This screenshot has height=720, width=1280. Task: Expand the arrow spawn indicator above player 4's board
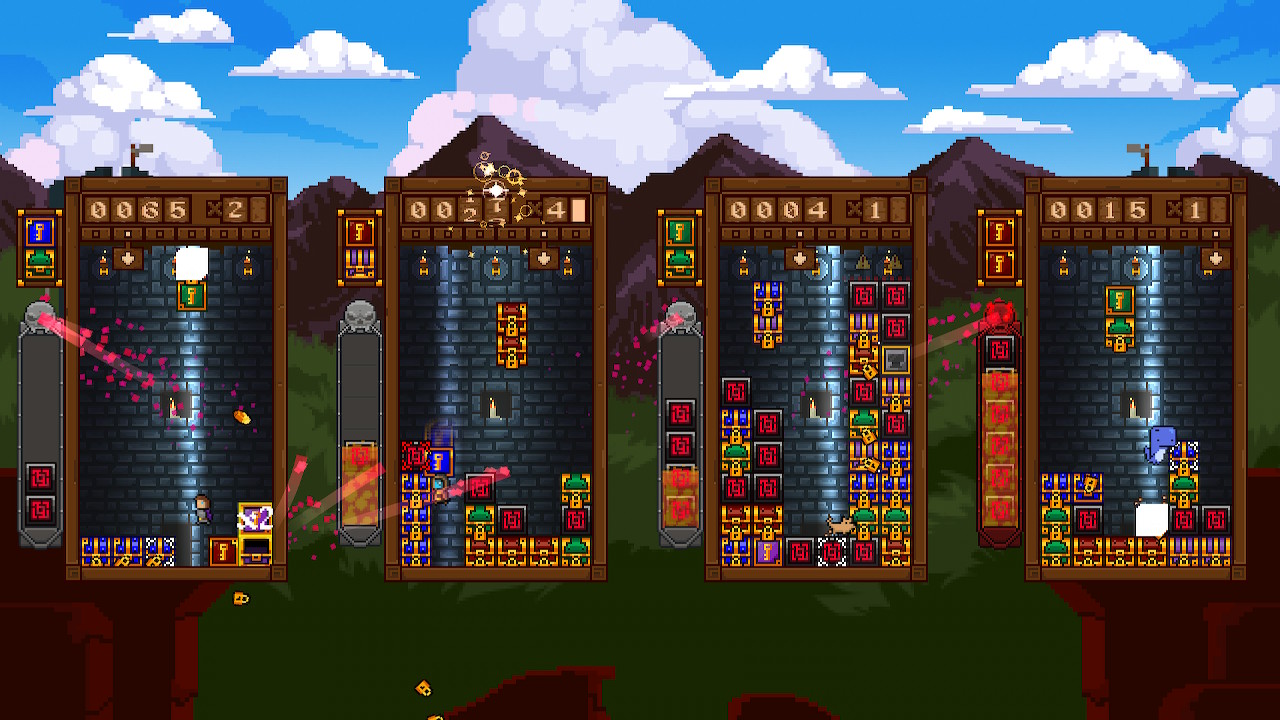(1215, 258)
